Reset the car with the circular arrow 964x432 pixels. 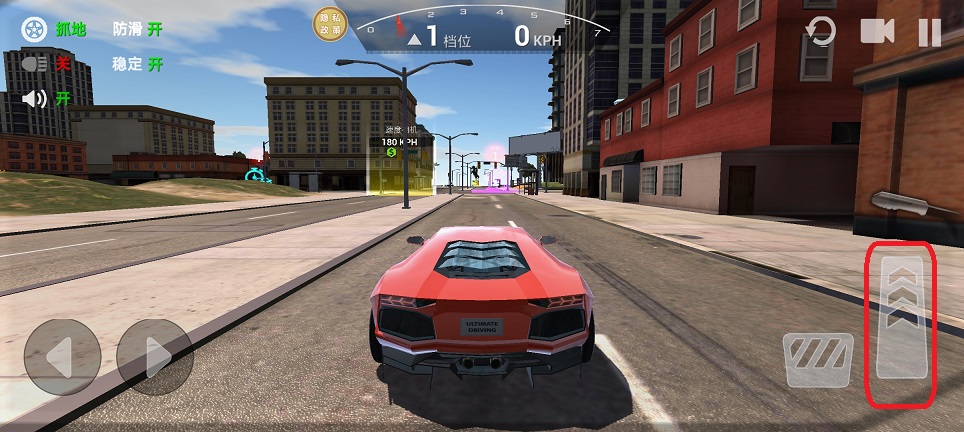point(820,32)
